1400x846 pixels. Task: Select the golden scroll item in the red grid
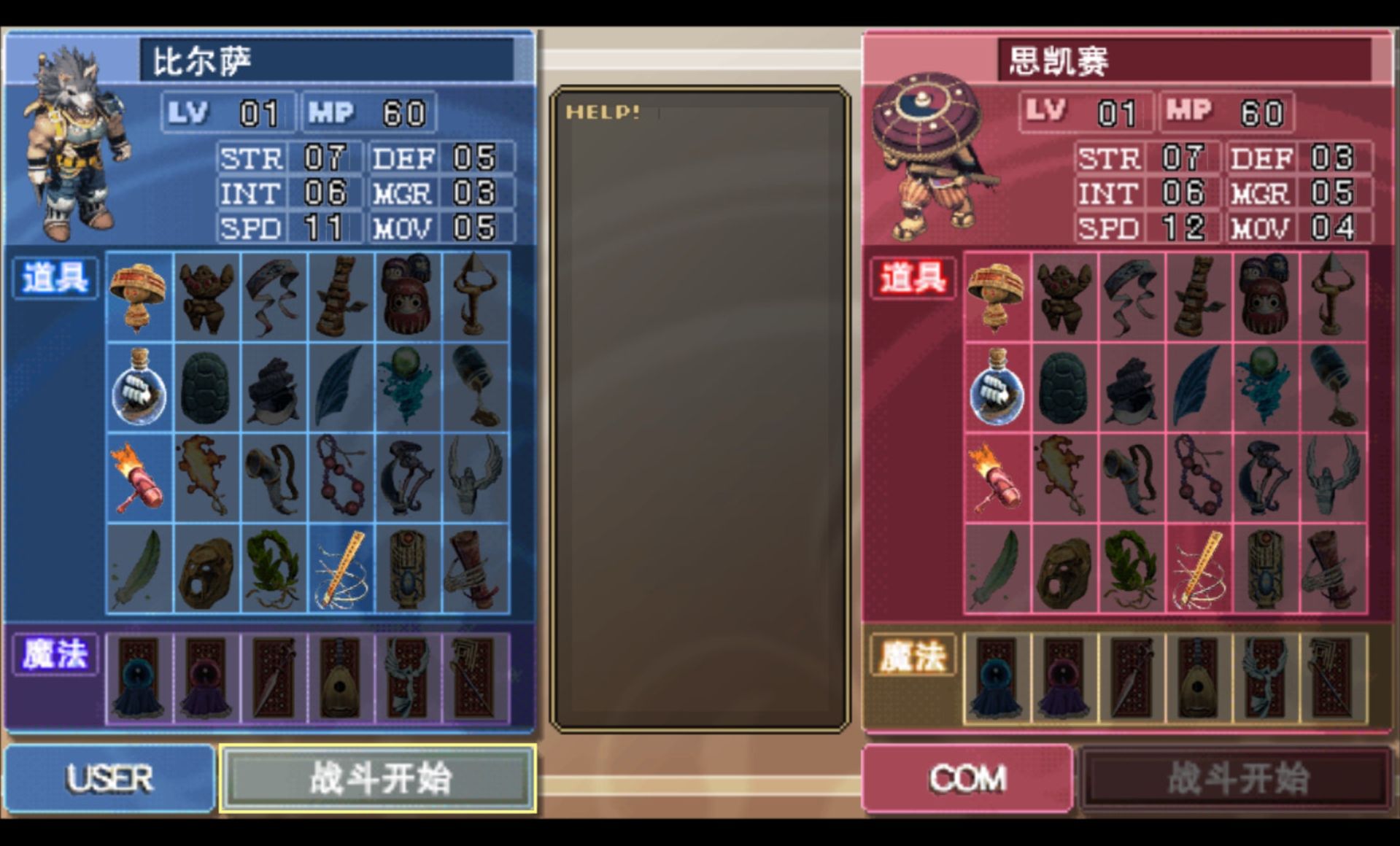tap(1200, 569)
